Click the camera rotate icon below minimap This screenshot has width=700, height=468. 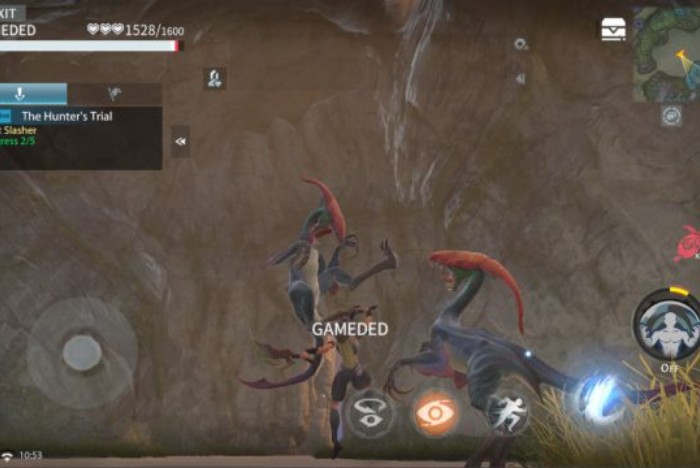pyautogui.click(x=671, y=115)
